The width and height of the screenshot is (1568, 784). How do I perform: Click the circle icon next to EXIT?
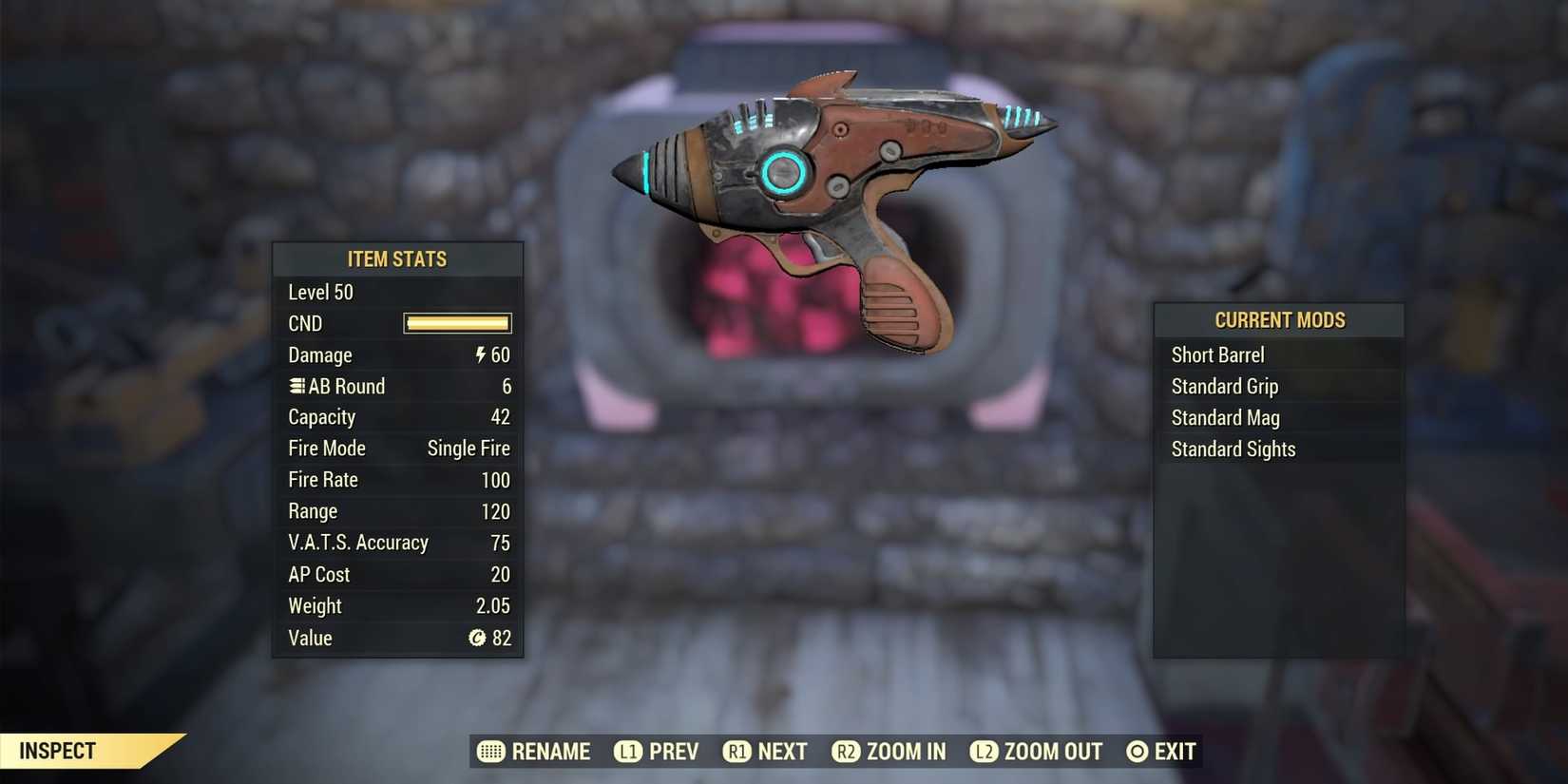tap(1138, 751)
